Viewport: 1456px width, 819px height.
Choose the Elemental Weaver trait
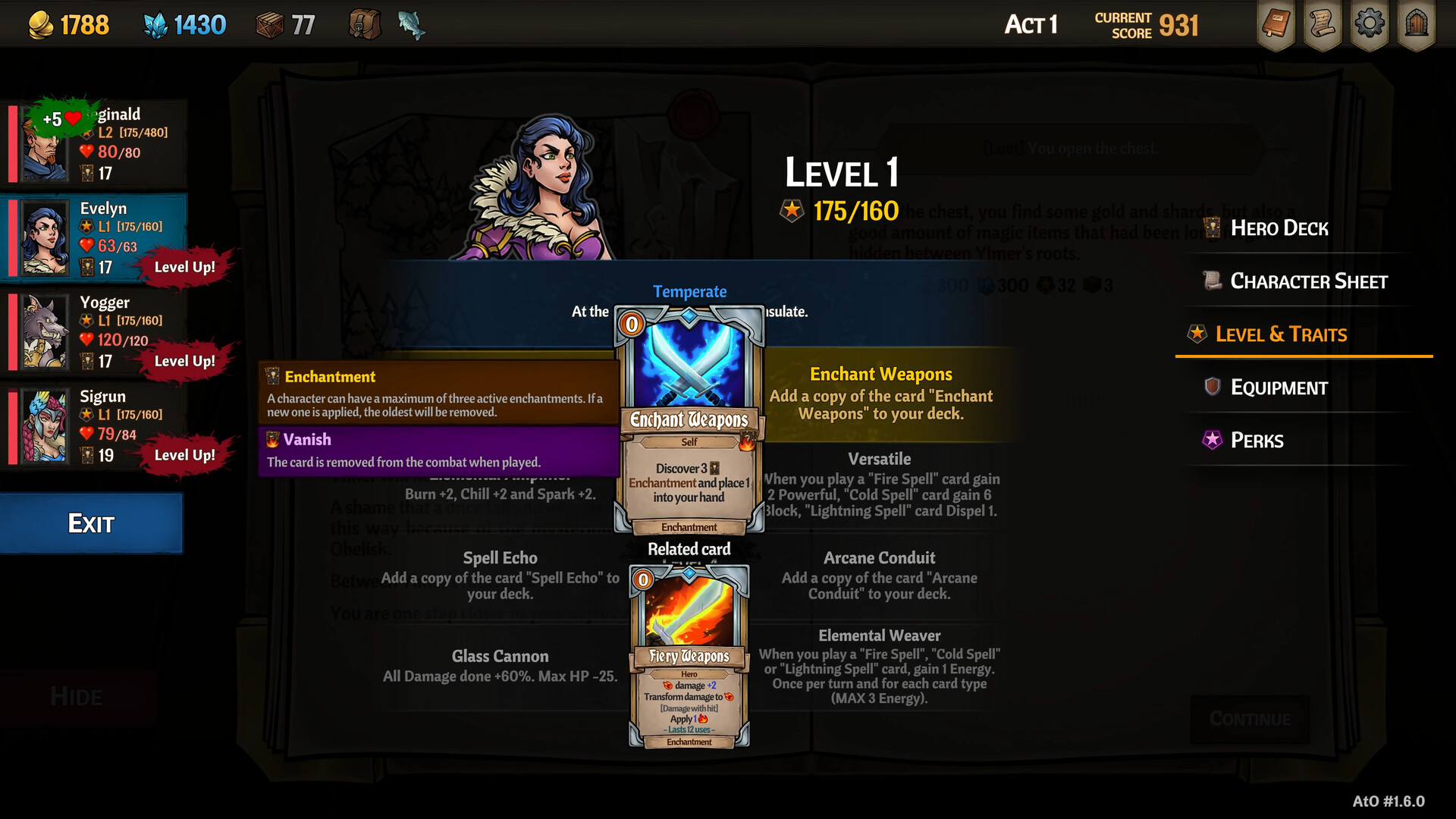[880, 667]
